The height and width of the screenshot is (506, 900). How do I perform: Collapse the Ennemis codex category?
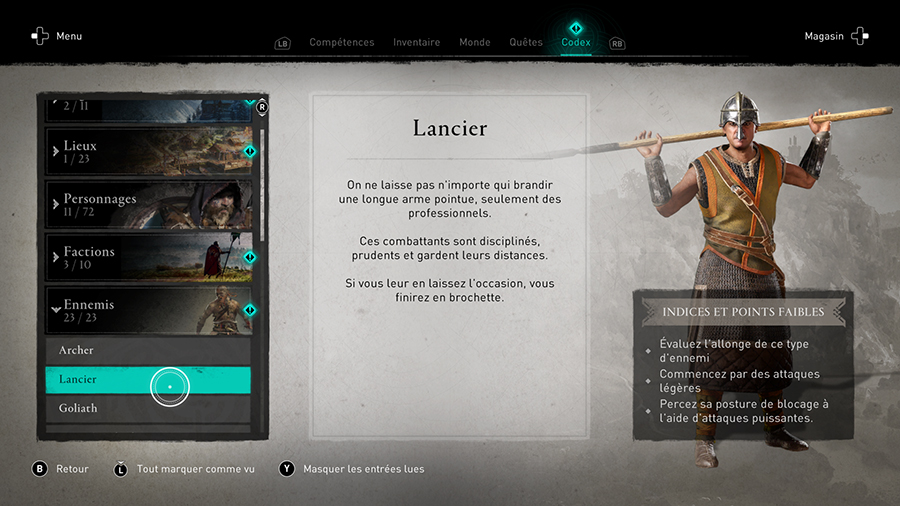148,310
